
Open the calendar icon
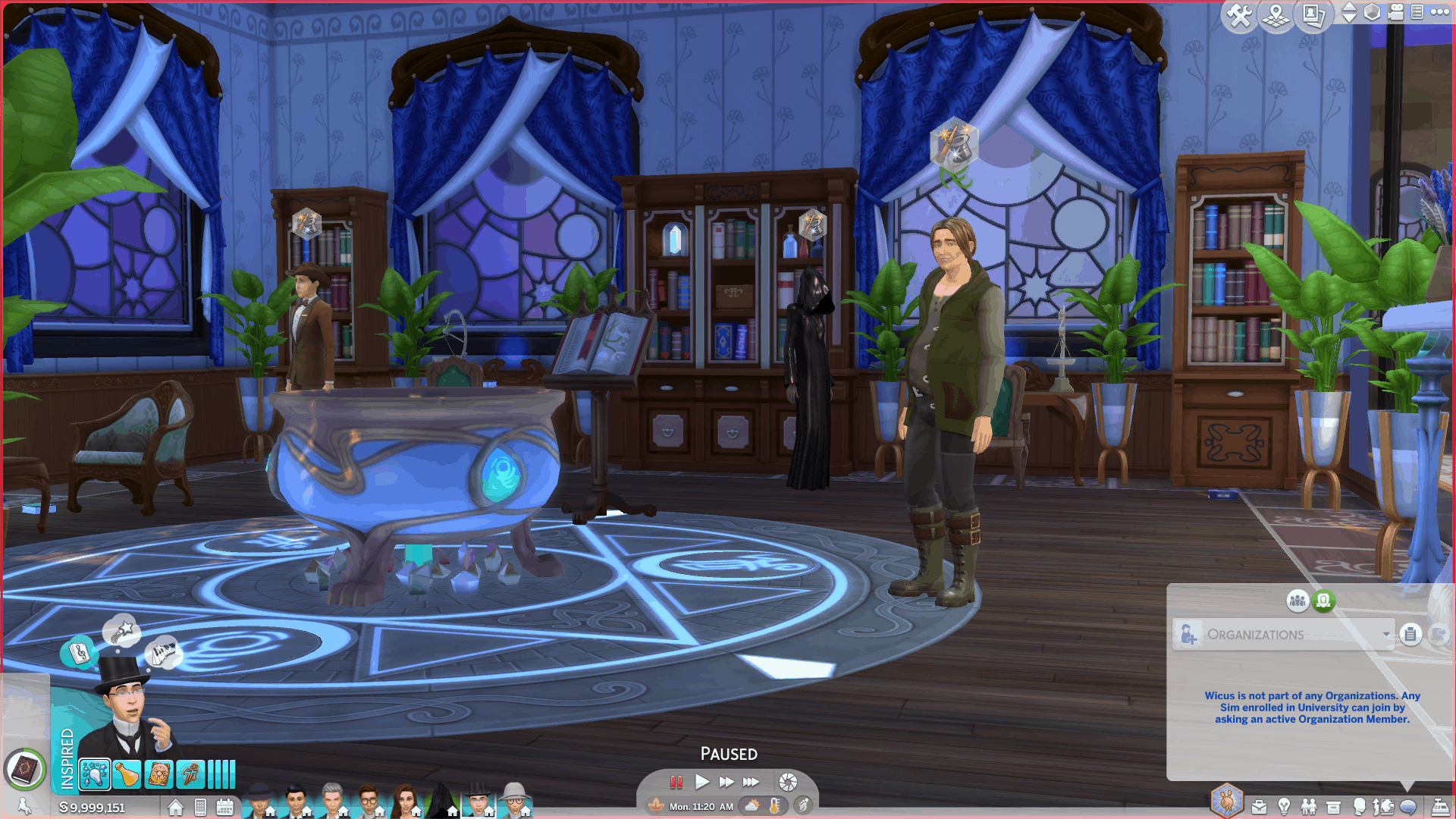pyautogui.click(x=225, y=808)
